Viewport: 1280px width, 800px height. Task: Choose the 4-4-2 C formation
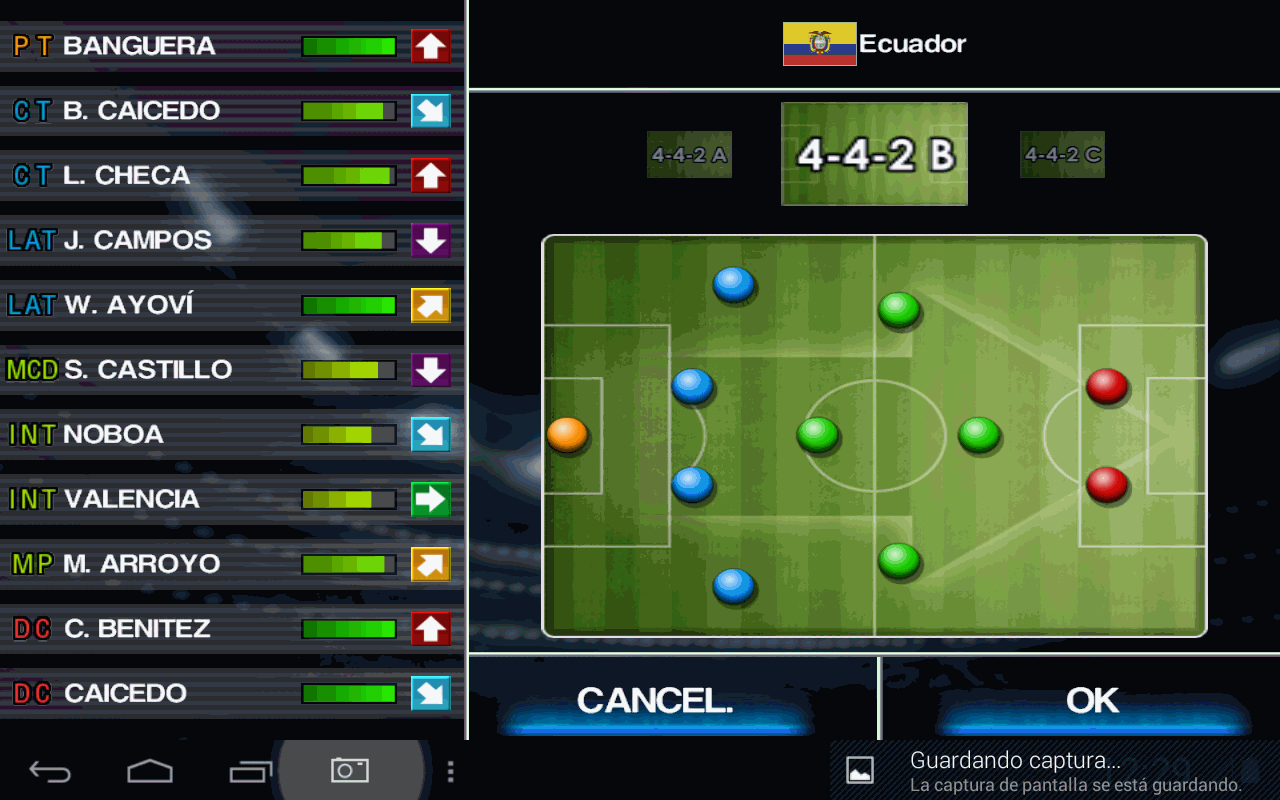point(1062,155)
